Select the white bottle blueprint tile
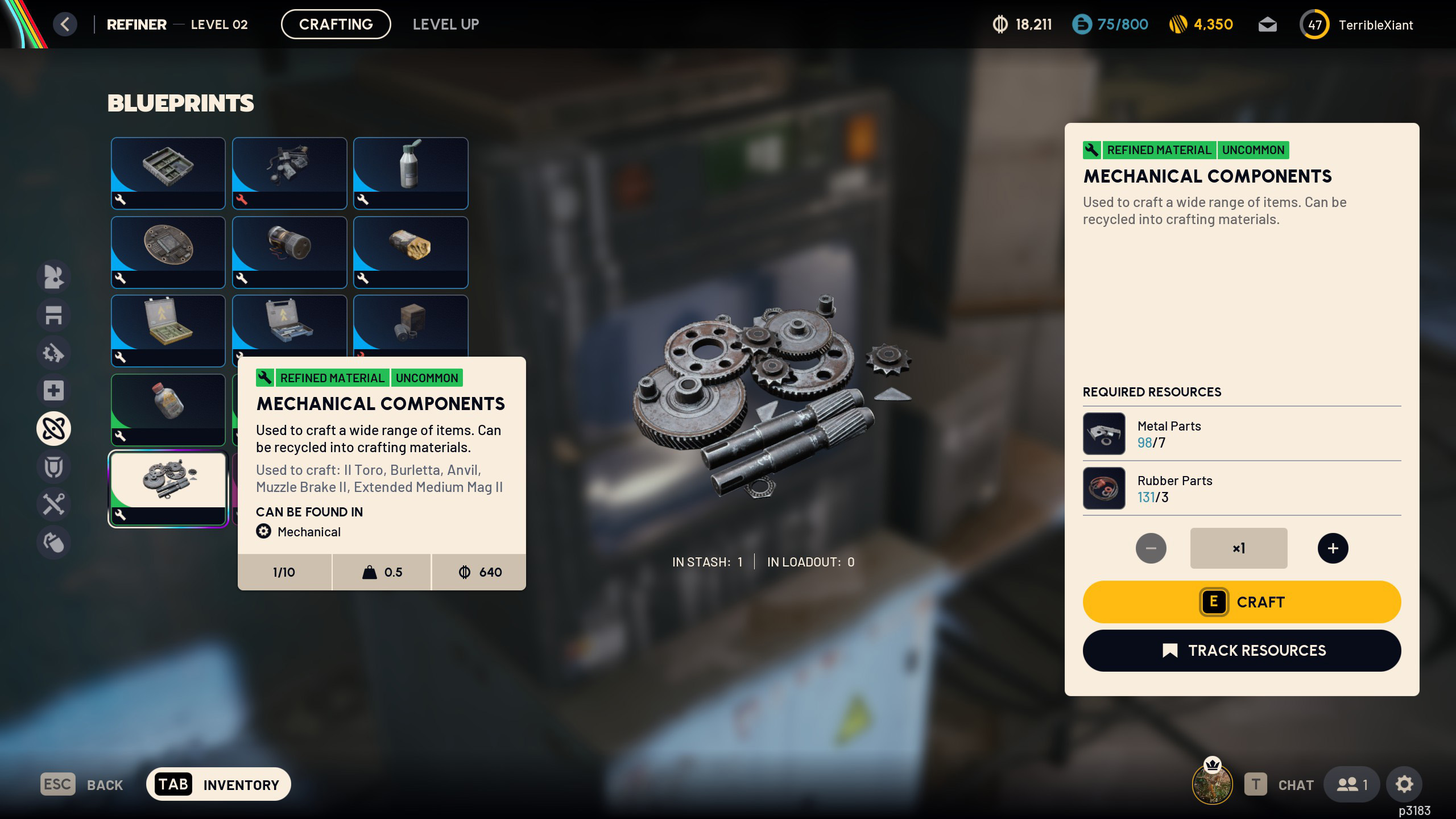Viewport: 1456px width, 819px height. 411,173
